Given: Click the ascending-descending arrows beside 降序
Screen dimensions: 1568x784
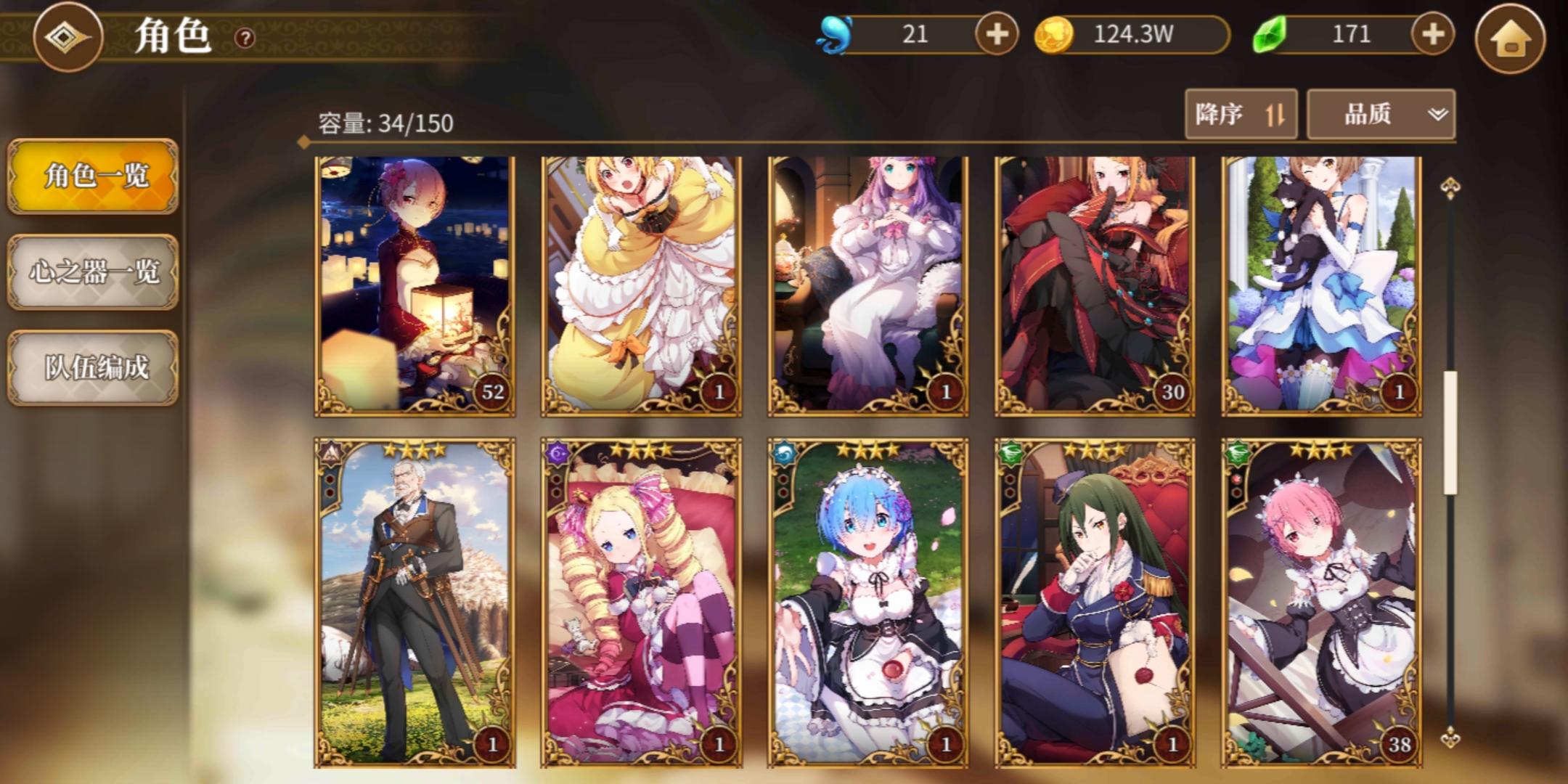Looking at the screenshot, I should (1277, 114).
